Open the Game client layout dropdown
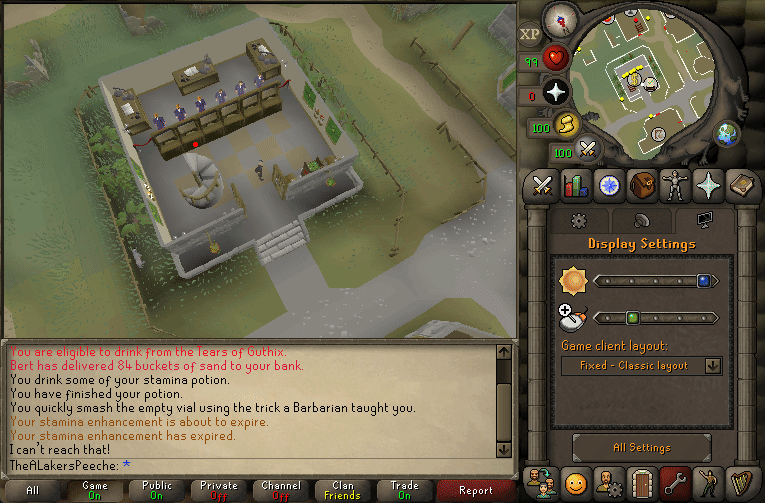 pos(642,366)
